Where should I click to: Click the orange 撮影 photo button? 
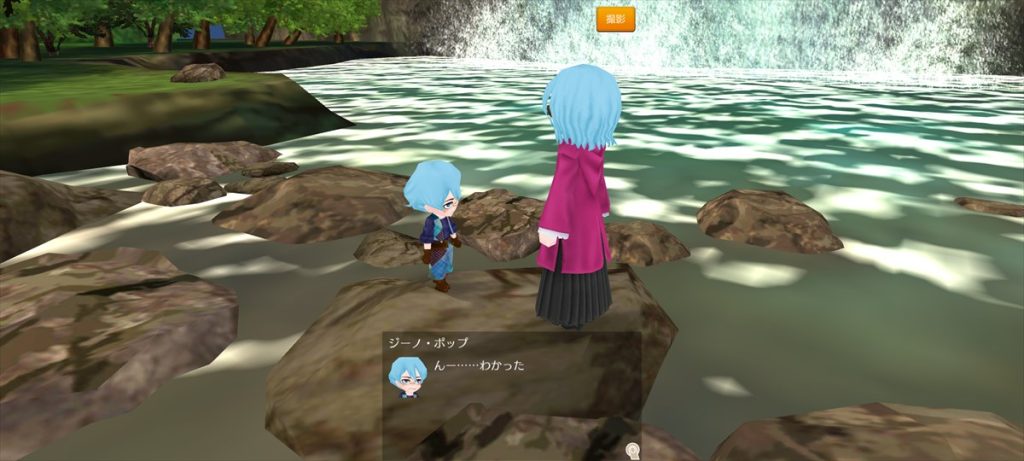click(615, 19)
